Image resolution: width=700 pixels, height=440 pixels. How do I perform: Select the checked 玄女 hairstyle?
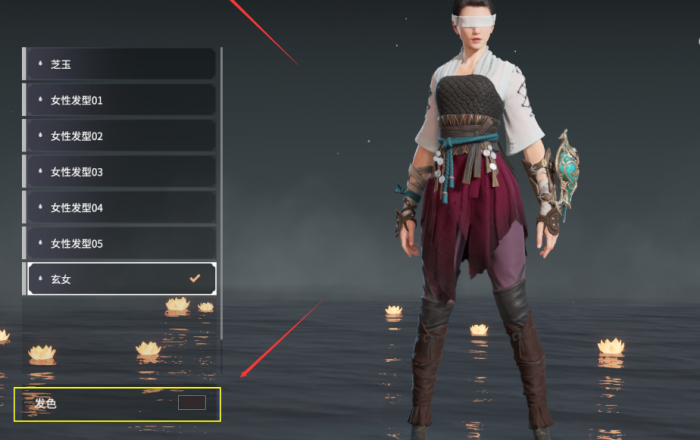click(119, 279)
